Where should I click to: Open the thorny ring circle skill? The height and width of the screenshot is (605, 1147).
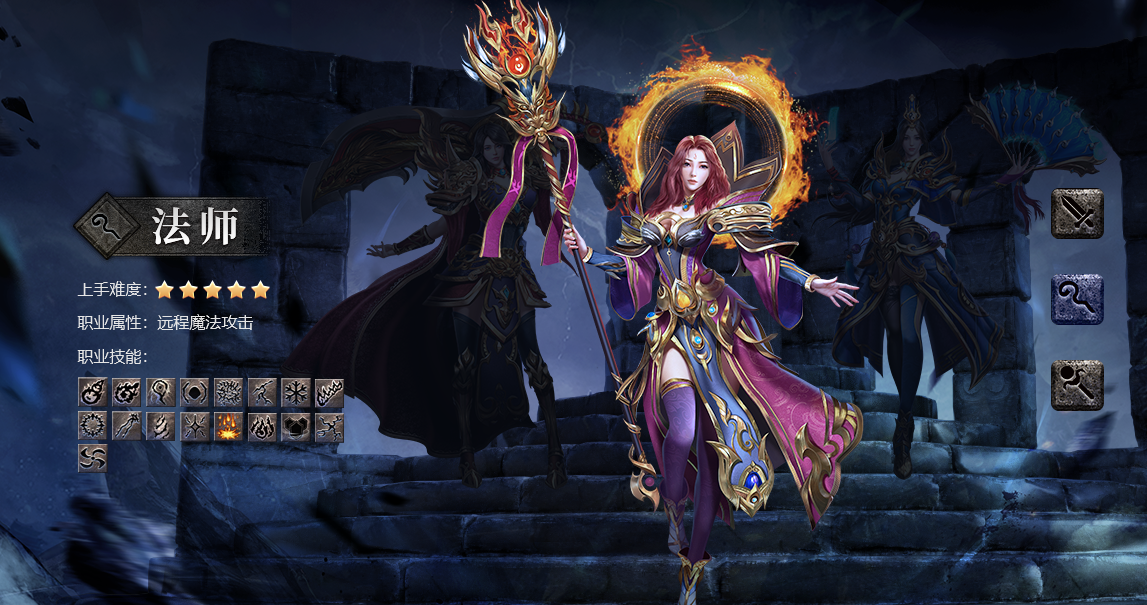point(92,427)
